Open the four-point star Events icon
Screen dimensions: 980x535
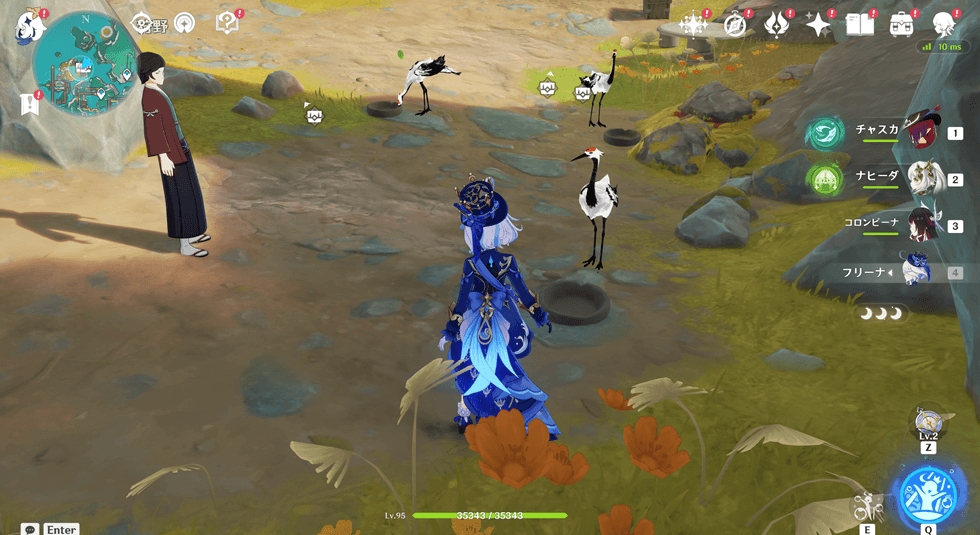(x=819, y=25)
